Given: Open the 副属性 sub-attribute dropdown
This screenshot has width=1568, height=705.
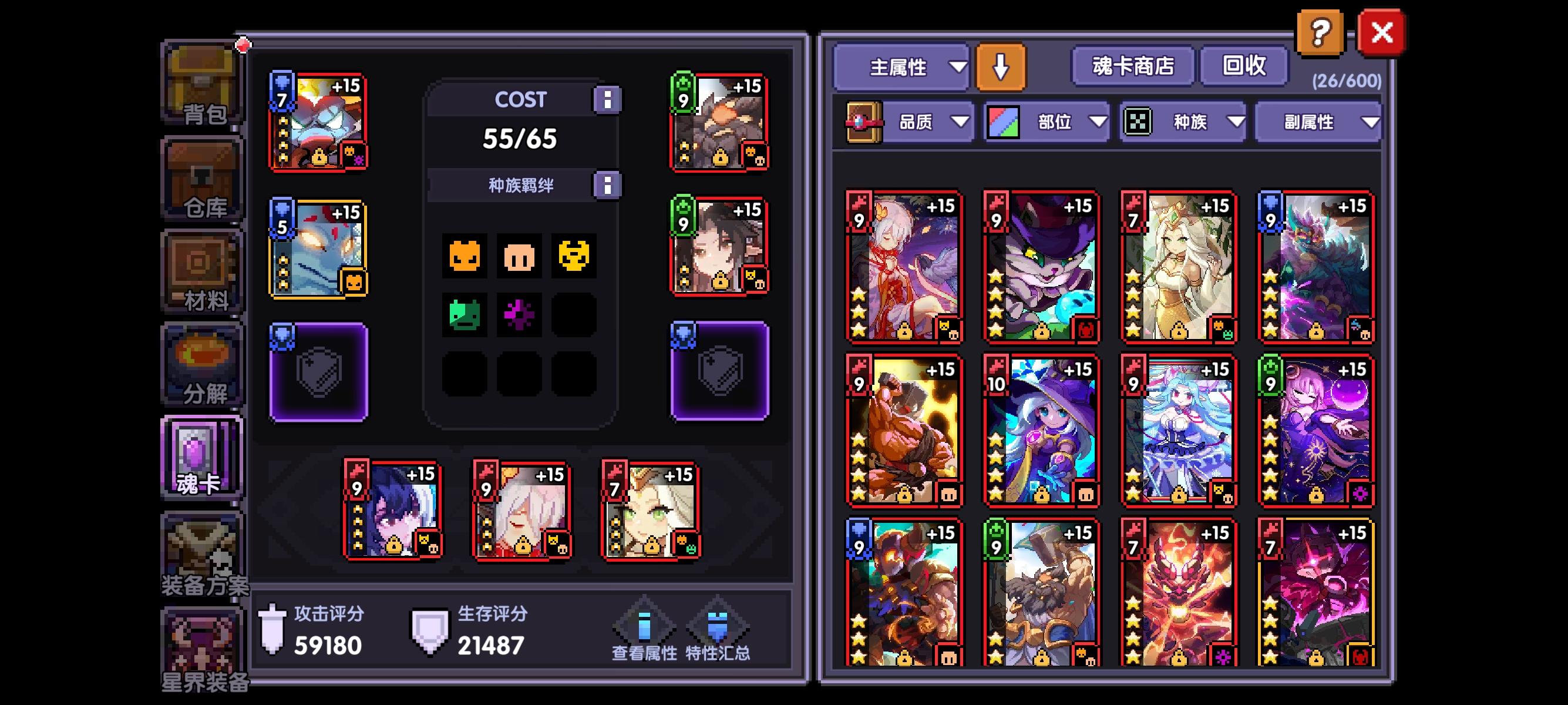Looking at the screenshot, I should click(x=1318, y=122).
